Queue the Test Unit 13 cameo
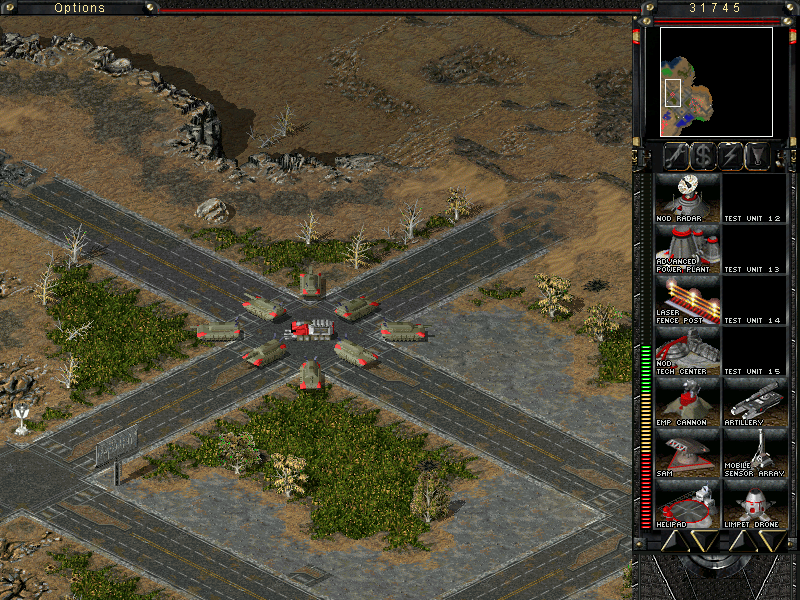Screen dimensions: 800x600 click(755, 248)
